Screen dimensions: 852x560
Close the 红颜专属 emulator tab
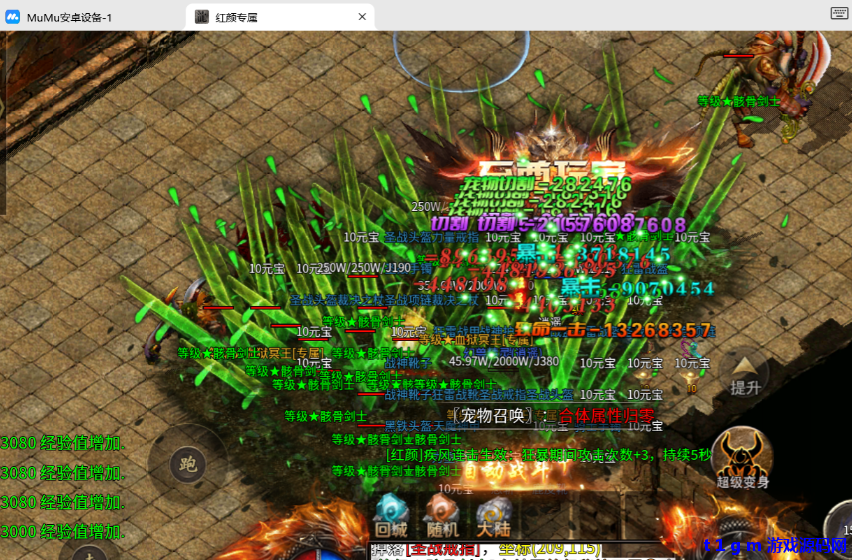(362, 17)
